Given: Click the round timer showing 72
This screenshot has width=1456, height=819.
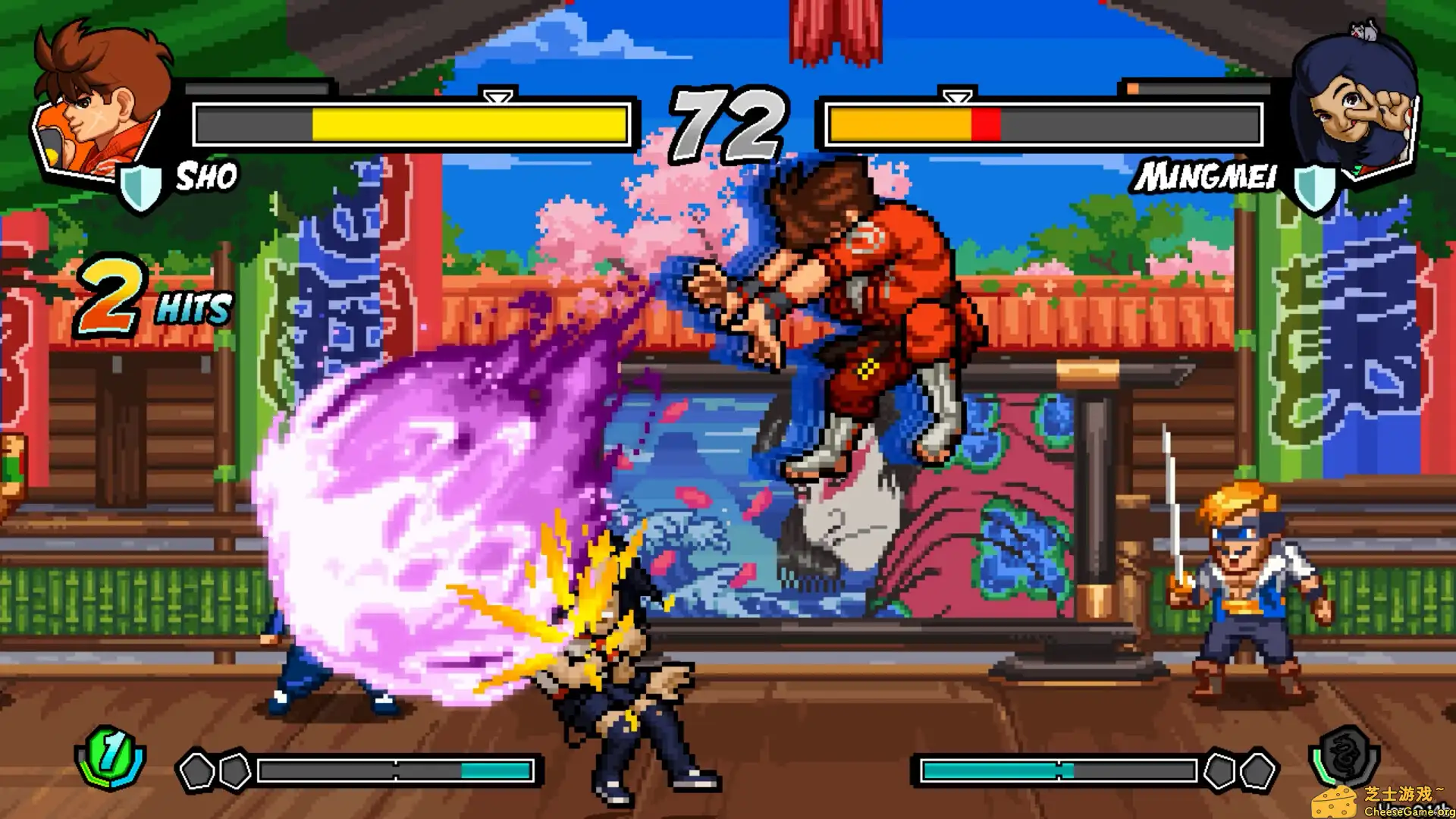Looking at the screenshot, I should click(x=728, y=121).
